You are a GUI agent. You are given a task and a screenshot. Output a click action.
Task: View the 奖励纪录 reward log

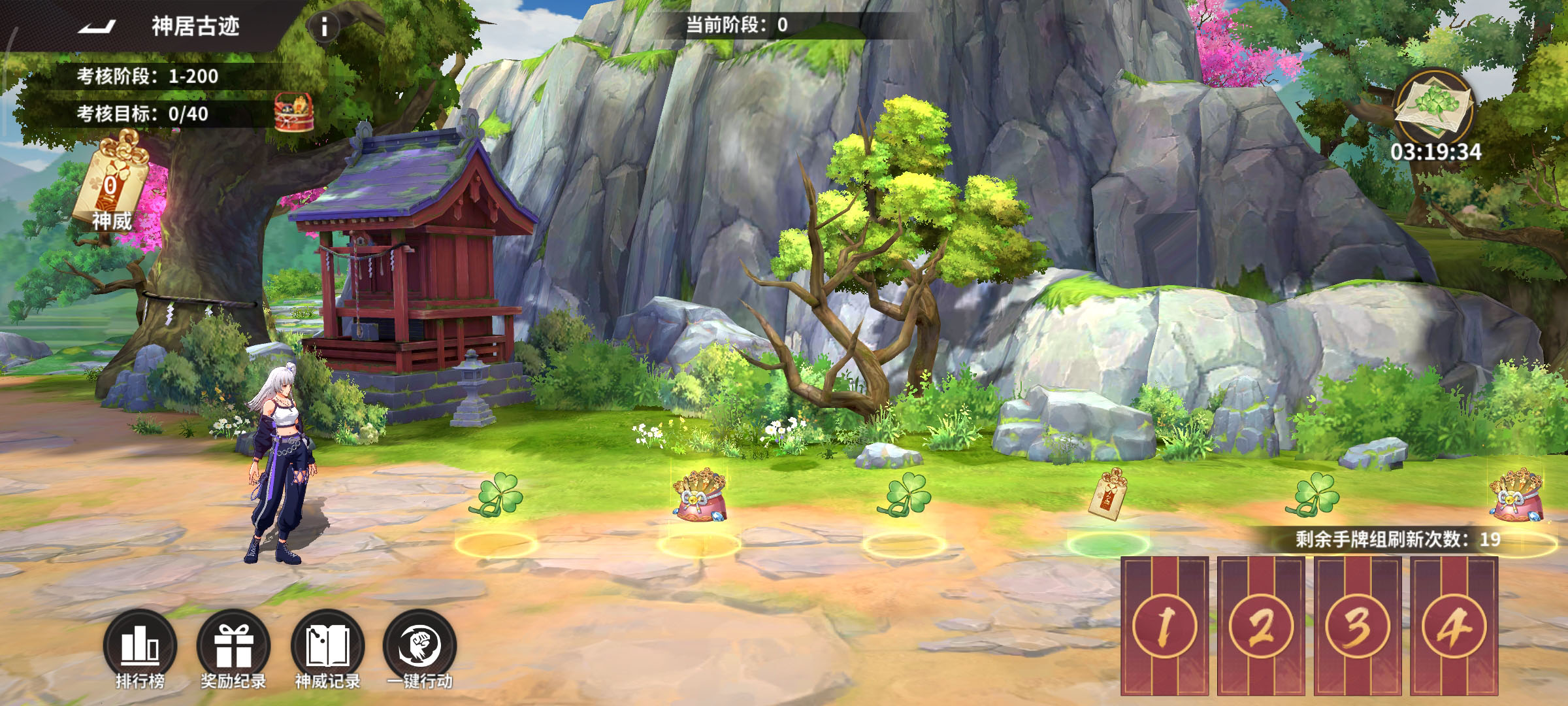pos(233,647)
